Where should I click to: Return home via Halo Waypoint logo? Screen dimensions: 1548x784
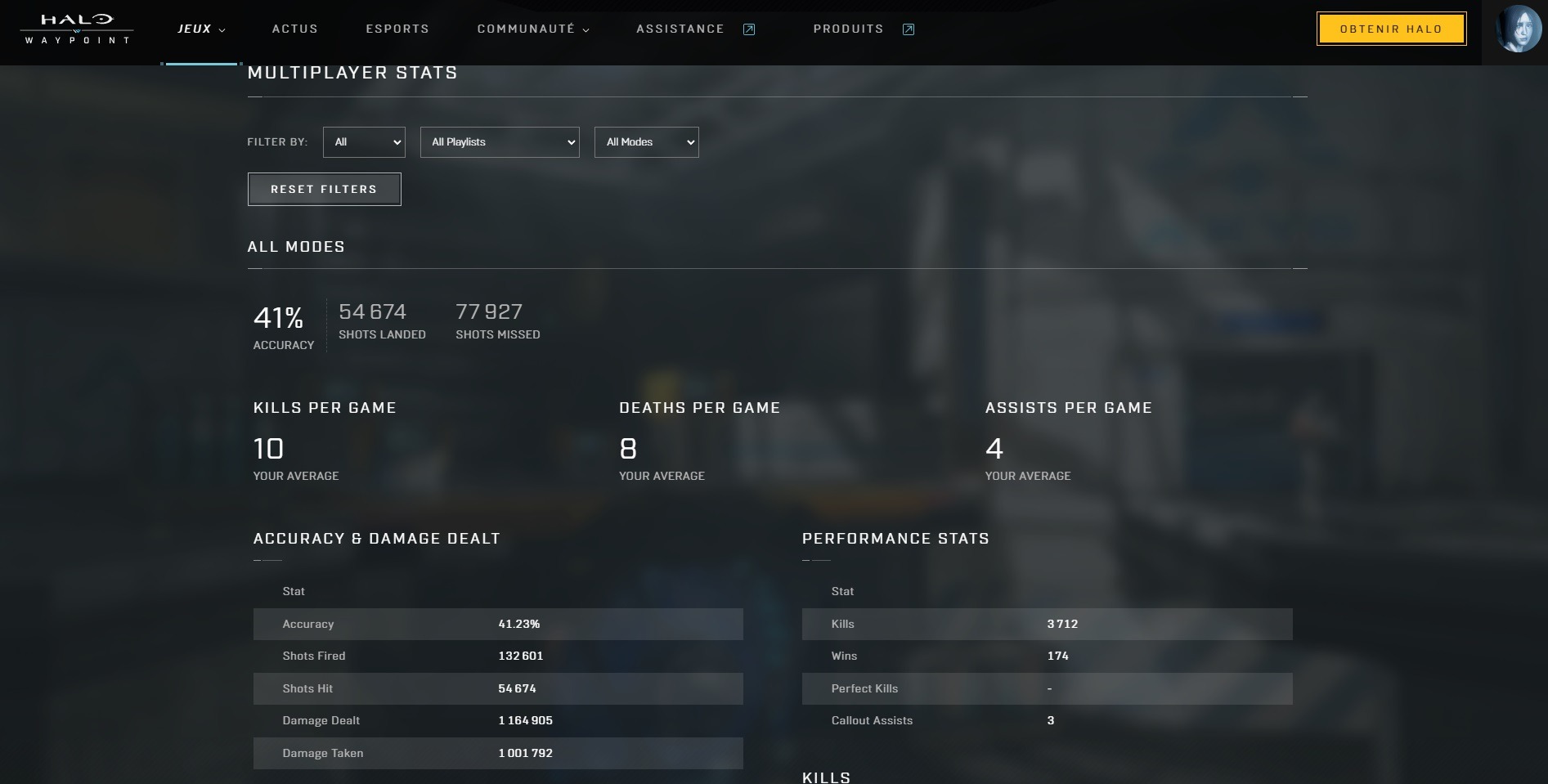click(x=77, y=29)
